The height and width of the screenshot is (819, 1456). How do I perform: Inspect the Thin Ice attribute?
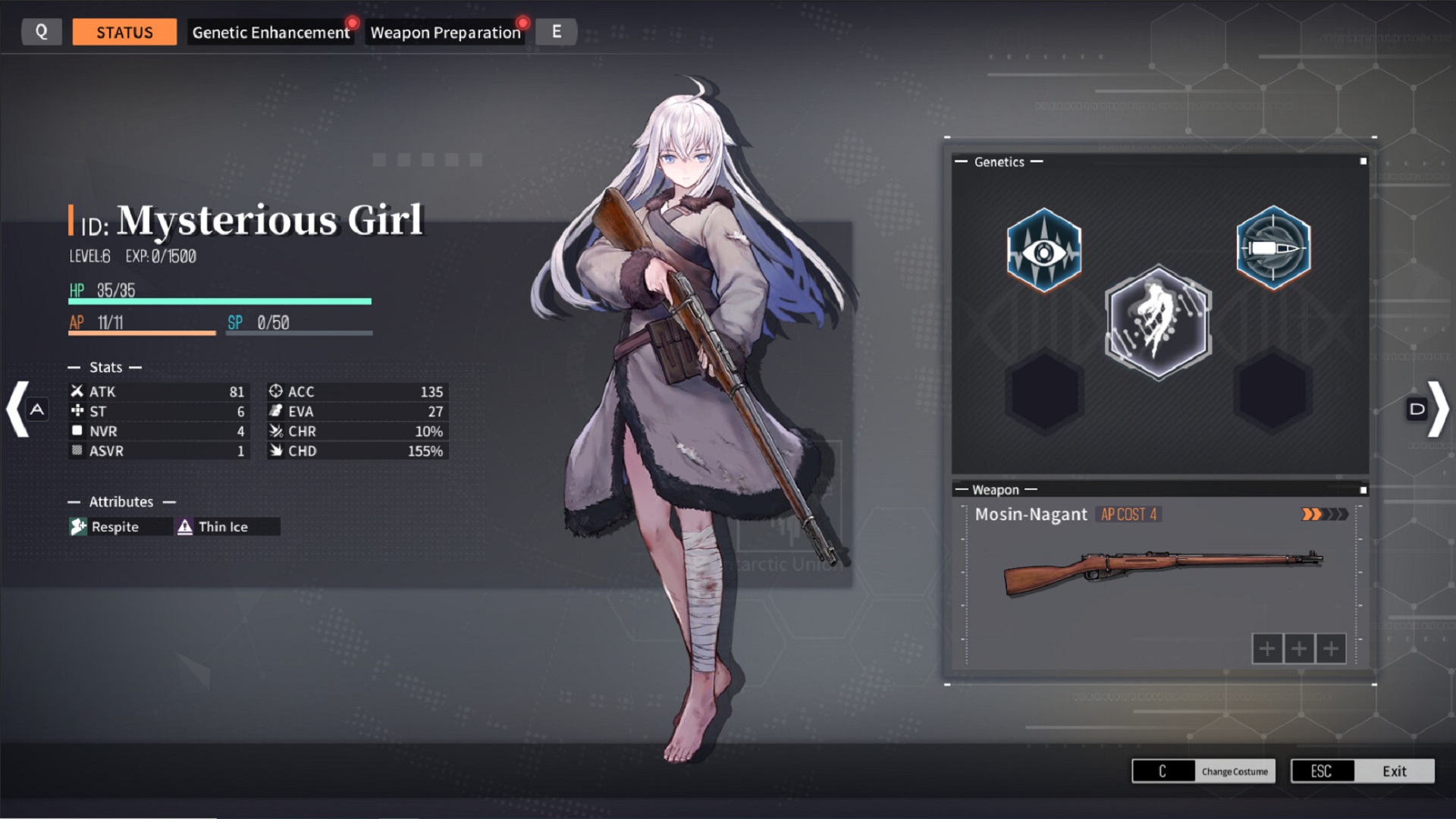[x=223, y=527]
